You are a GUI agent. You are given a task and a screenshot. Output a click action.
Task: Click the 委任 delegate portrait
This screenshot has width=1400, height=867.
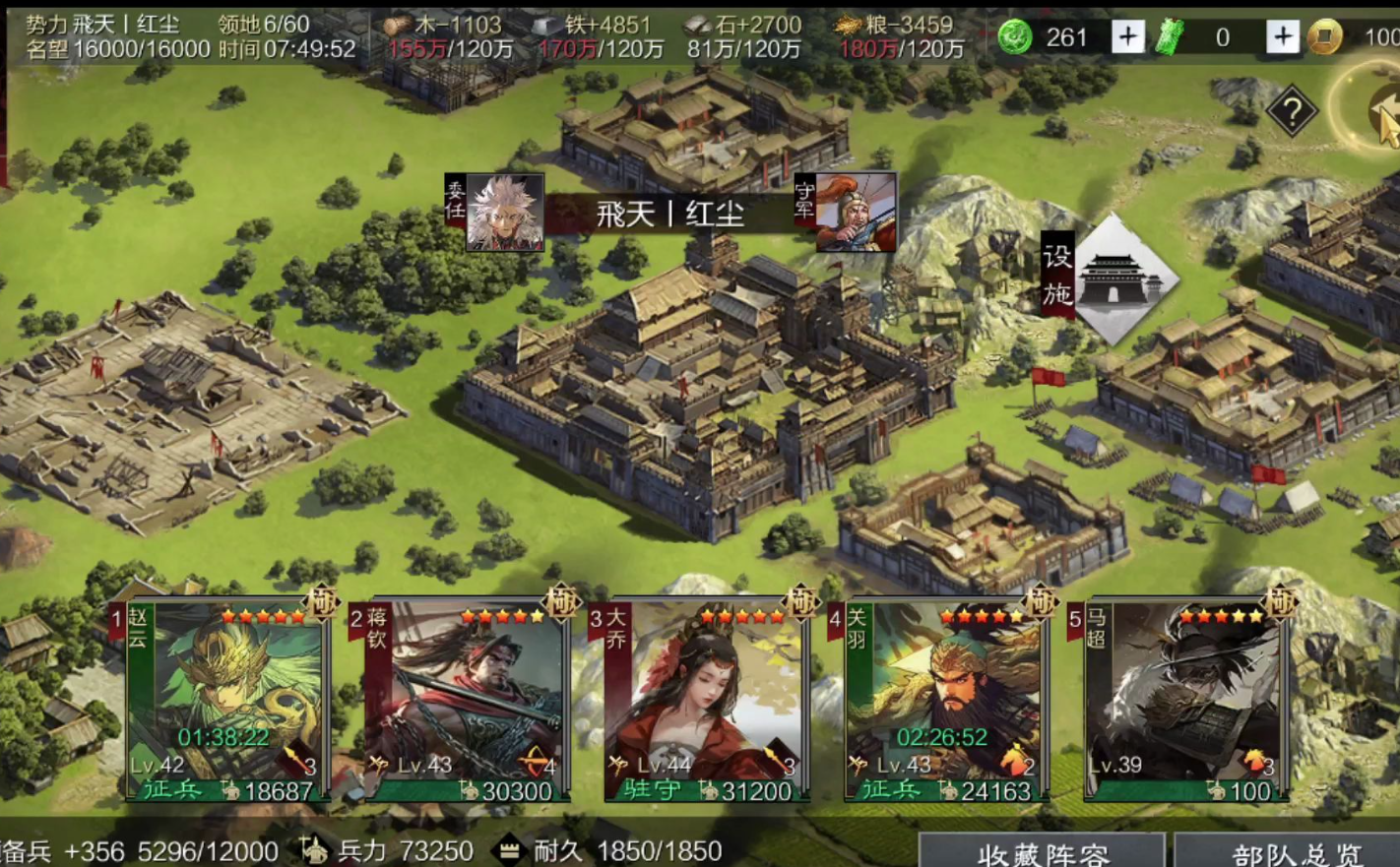[x=502, y=213]
